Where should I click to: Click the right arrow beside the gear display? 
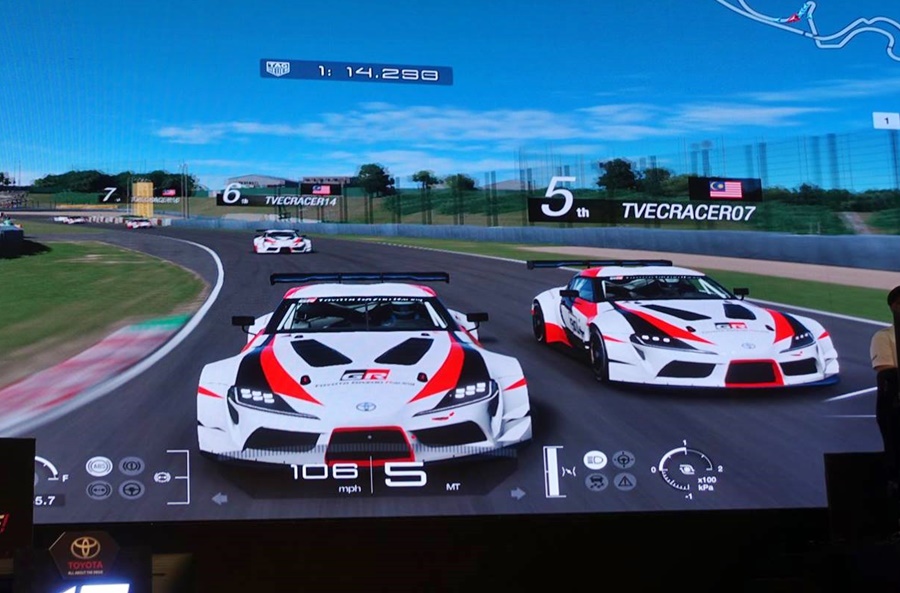[518, 493]
